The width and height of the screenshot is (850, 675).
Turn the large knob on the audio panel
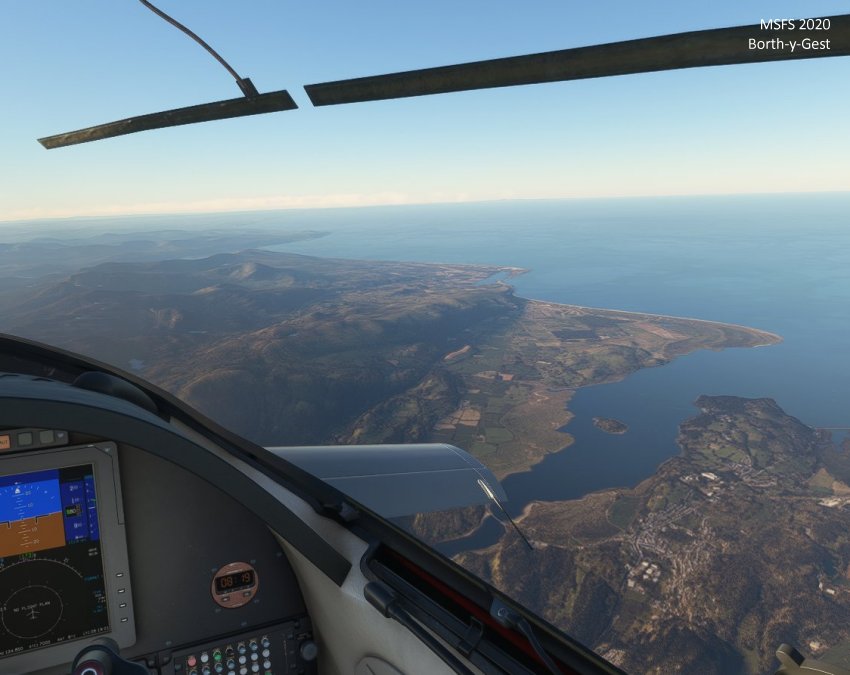pyautogui.click(x=308, y=650)
